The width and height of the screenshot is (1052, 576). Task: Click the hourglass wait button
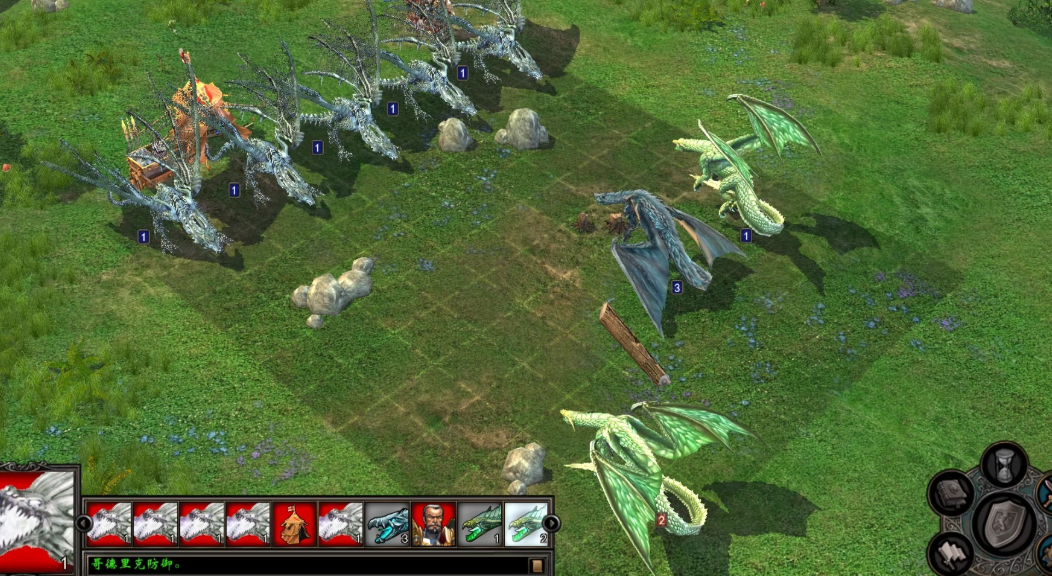click(x=1004, y=464)
